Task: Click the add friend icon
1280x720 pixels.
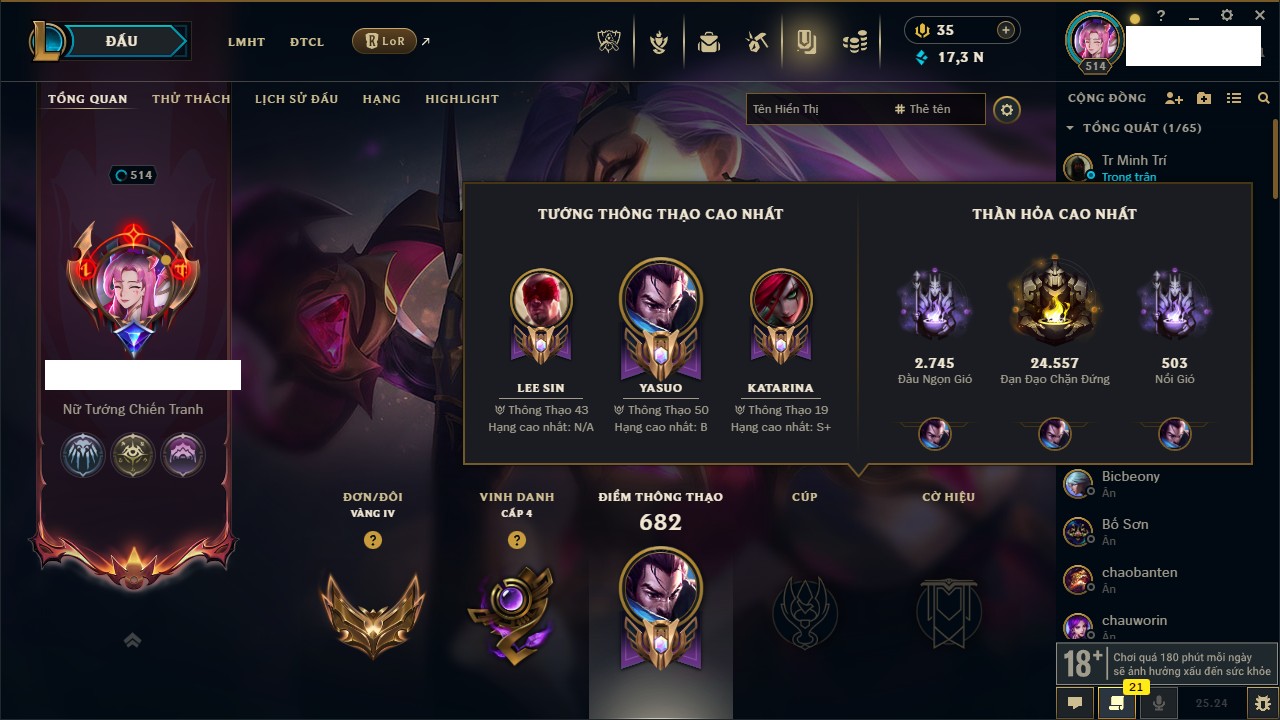Action: (x=1174, y=99)
